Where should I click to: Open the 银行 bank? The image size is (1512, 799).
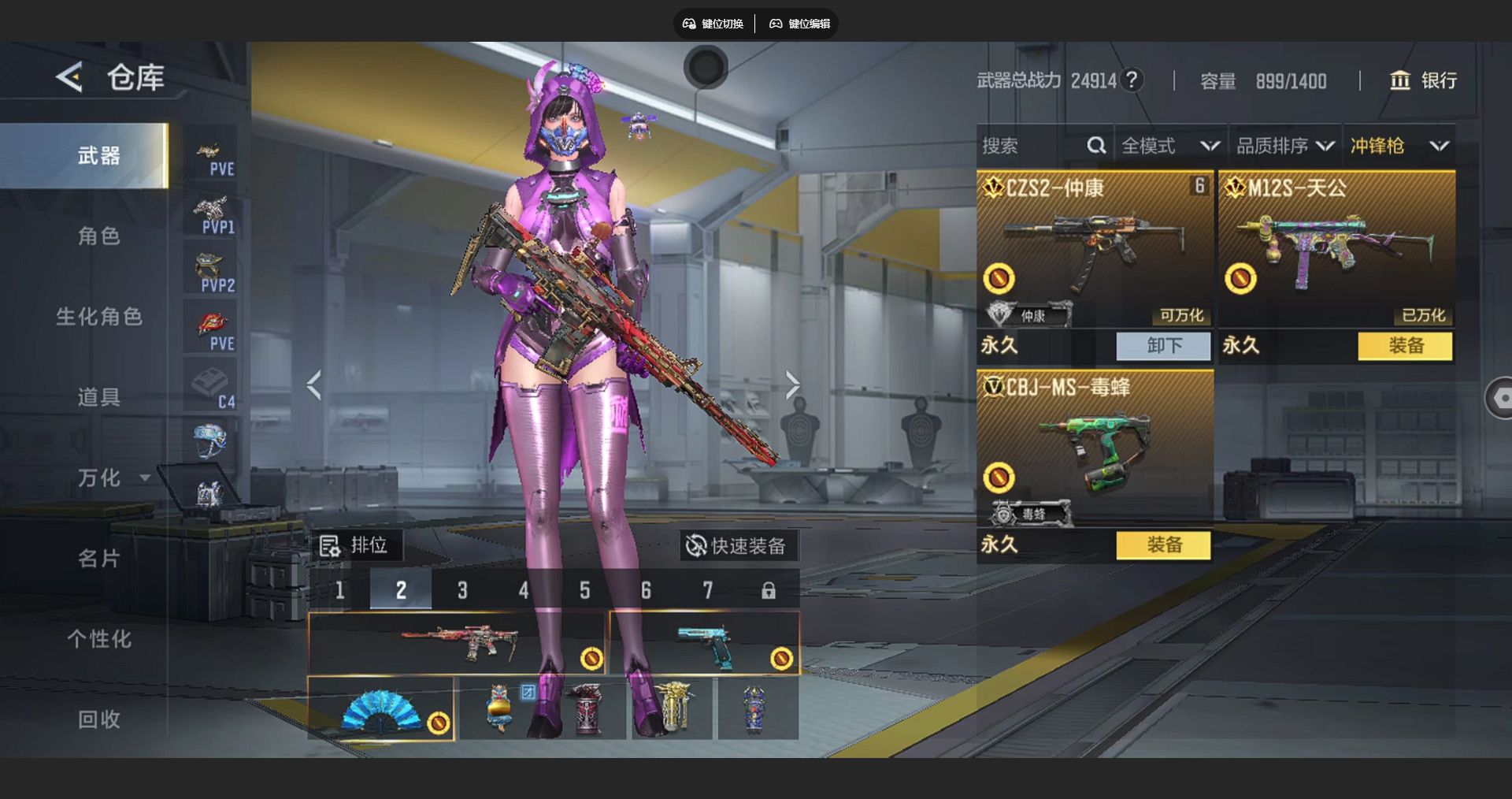point(1424,80)
